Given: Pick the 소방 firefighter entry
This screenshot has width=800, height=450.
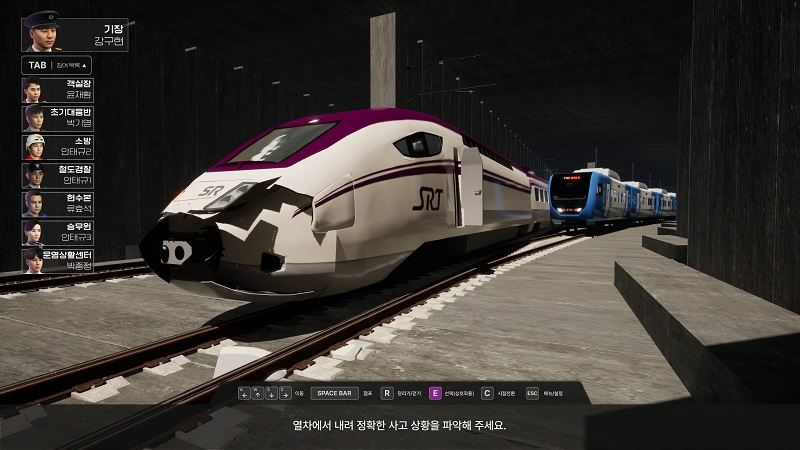Looking at the screenshot, I should (58, 146).
